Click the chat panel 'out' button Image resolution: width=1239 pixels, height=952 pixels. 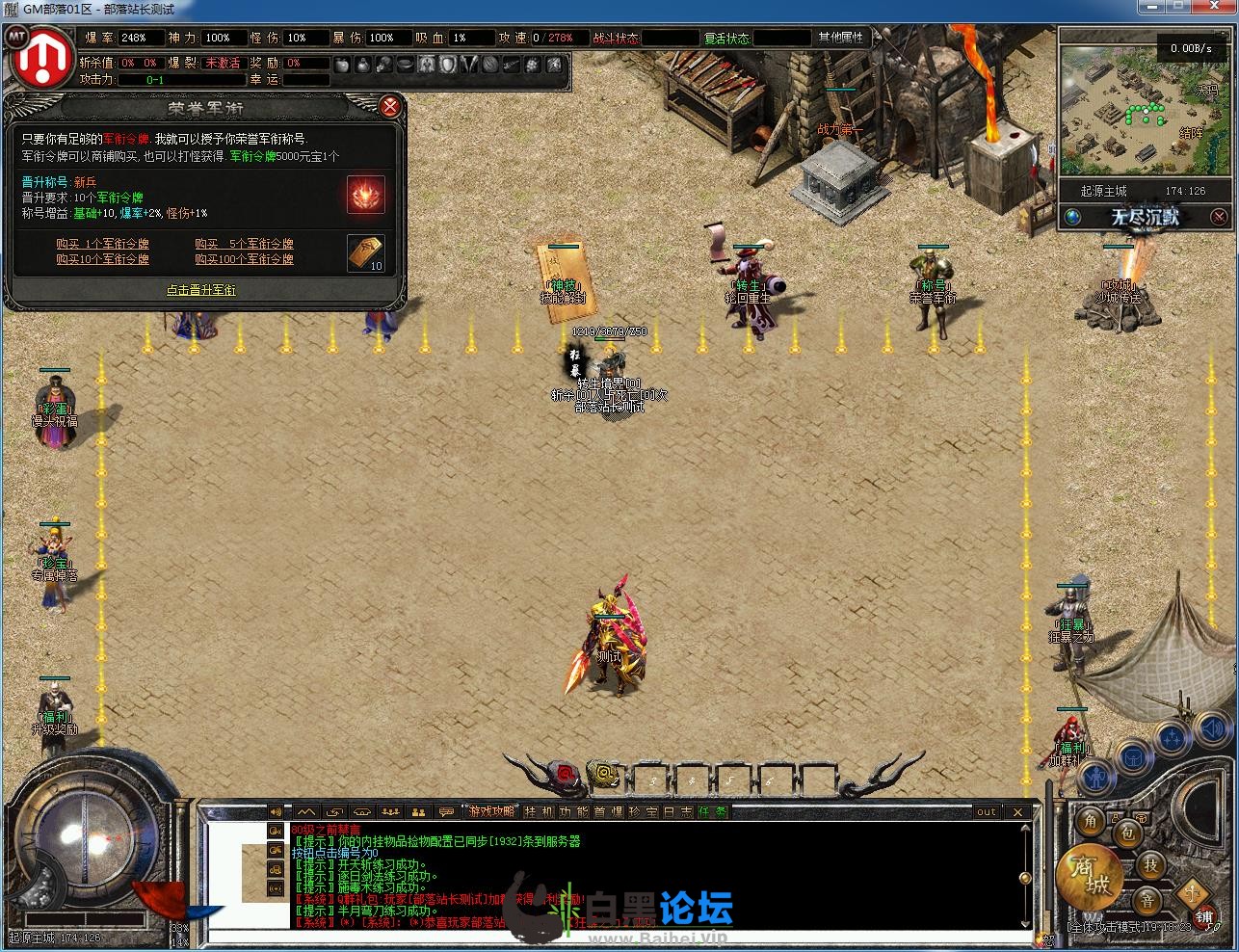point(987,812)
